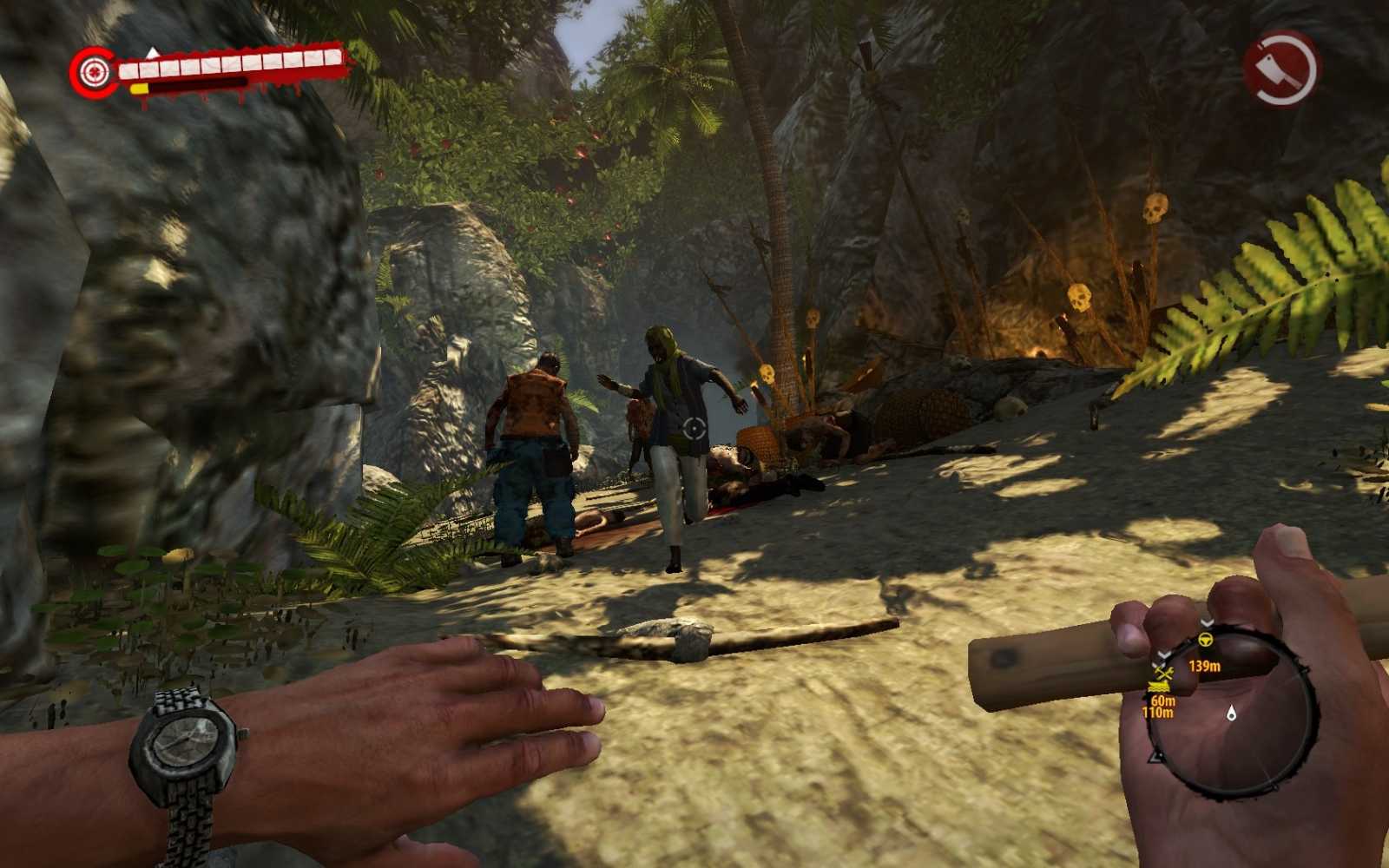Screen dimensions: 1389x868
Task: Click the white player arrow on minimap
Action: [x=1231, y=713]
